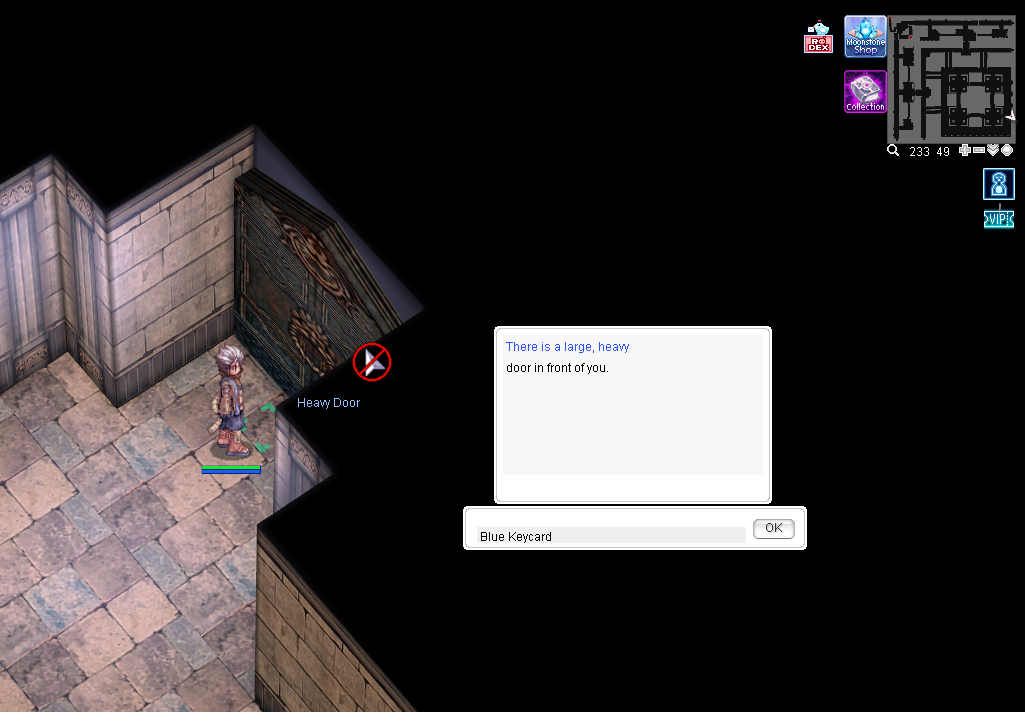The image size is (1025, 712).
Task: Open the RODEX mail icon
Action: pos(818,38)
